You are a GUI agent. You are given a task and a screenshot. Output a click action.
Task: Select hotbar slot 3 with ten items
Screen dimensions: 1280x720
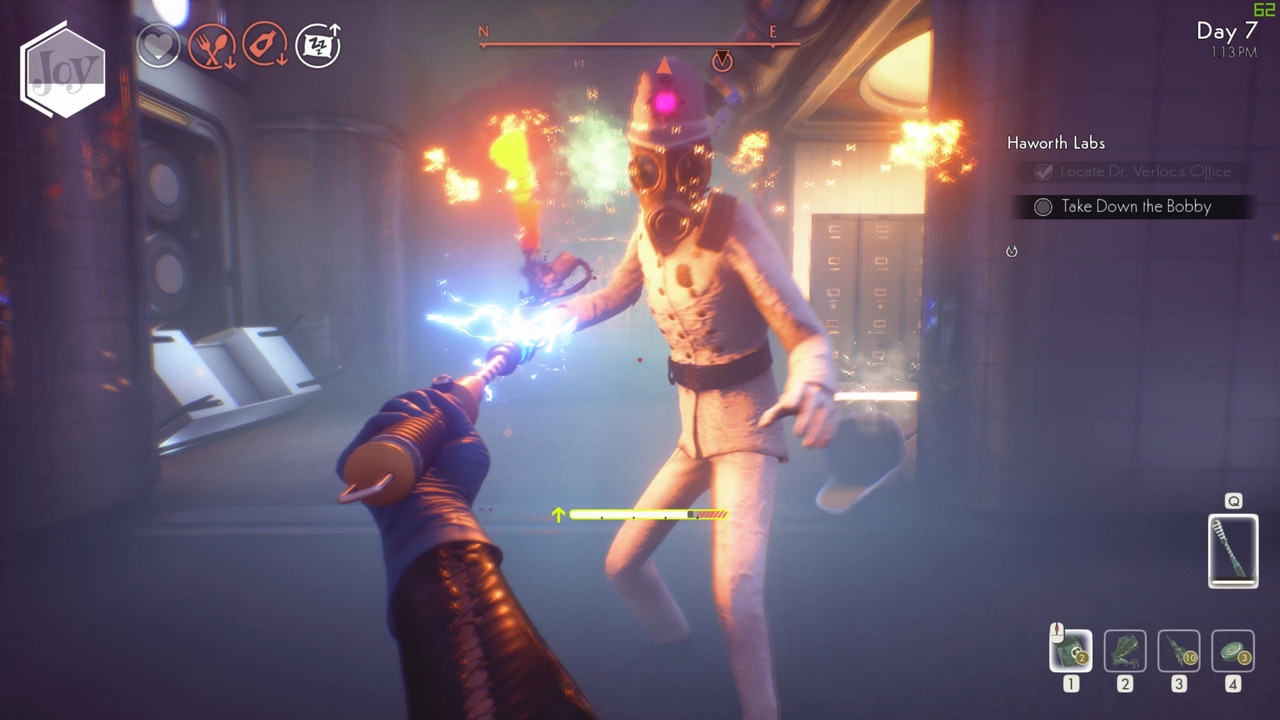click(1179, 651)
